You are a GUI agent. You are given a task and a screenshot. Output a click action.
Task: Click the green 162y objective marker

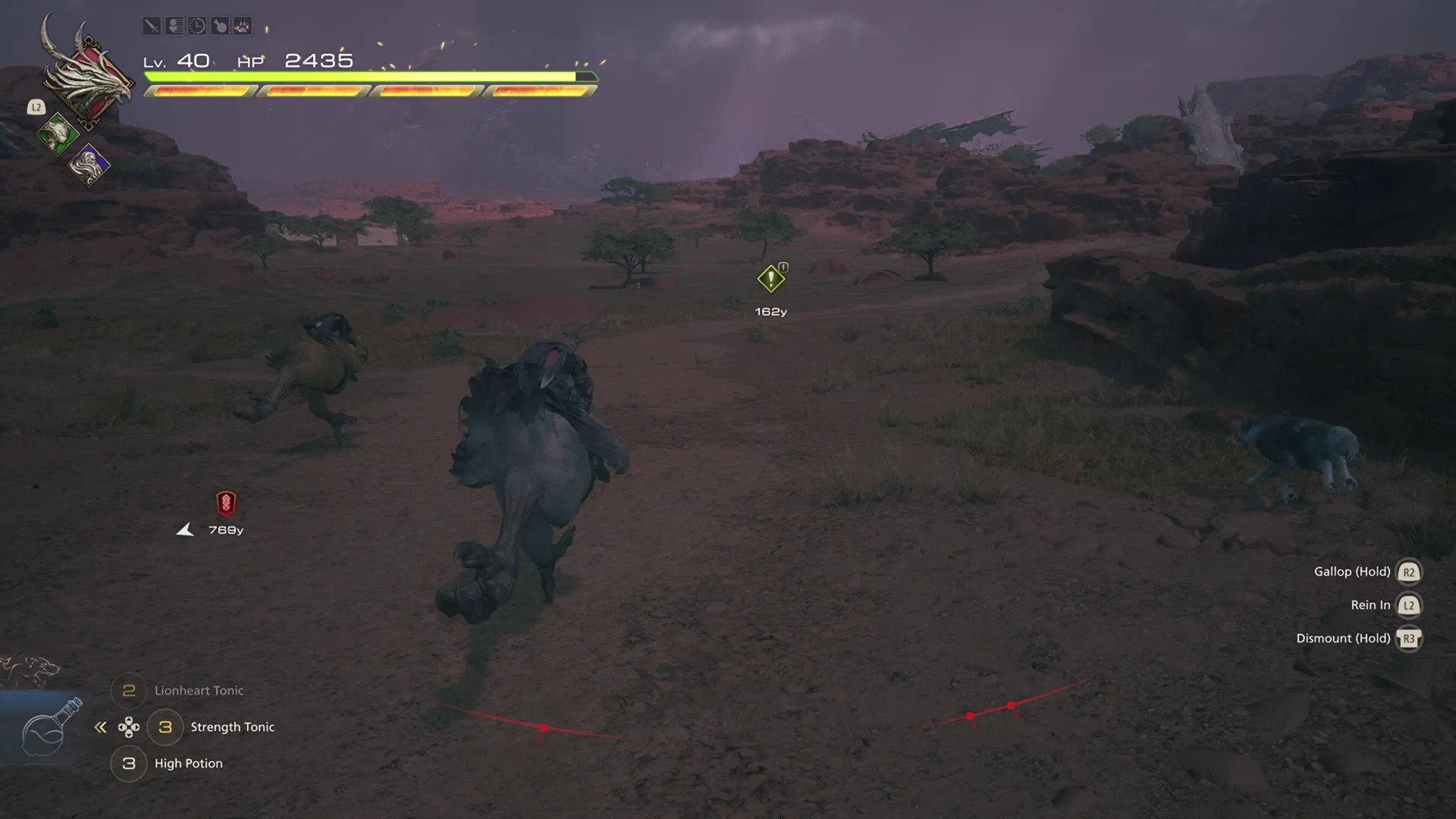click(x=770, y=279)
